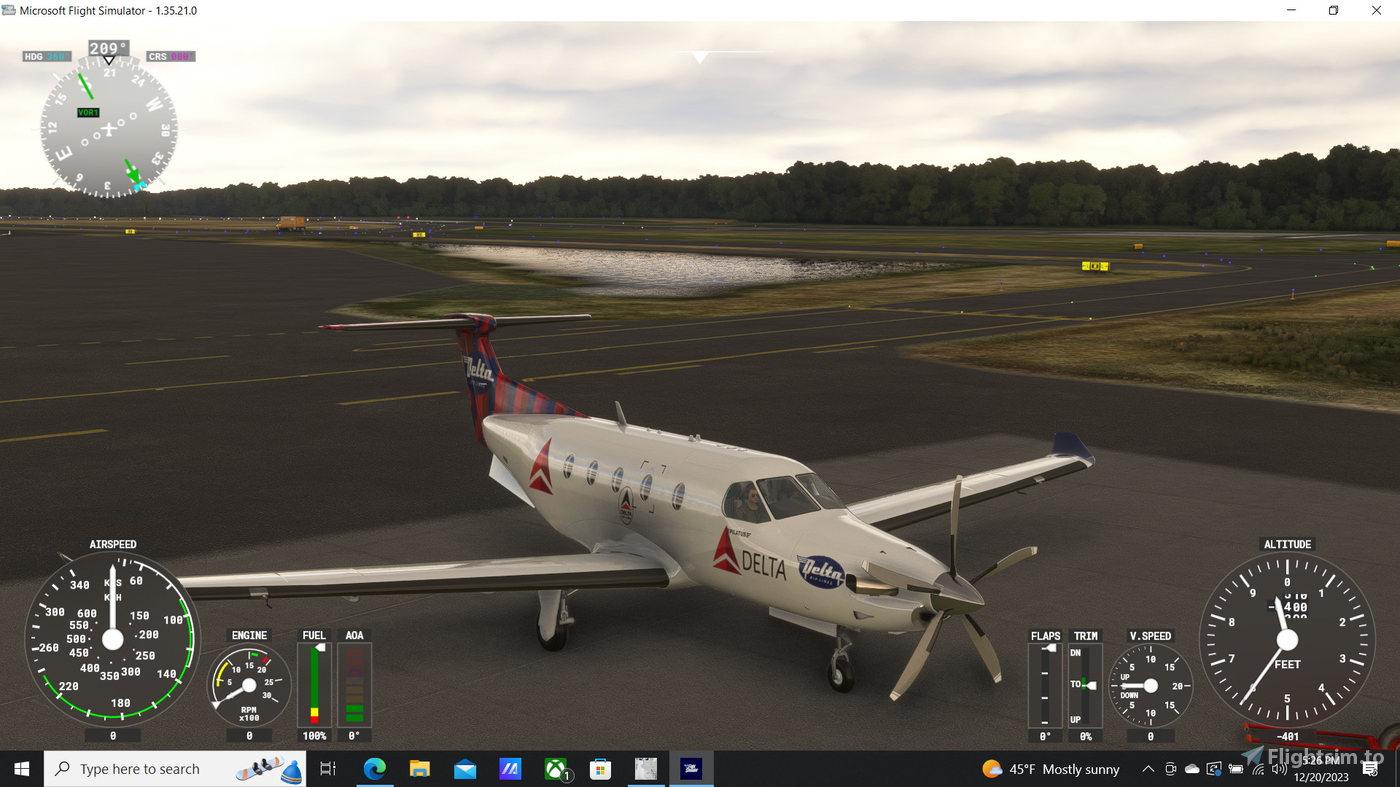
Task: Open the HDG heading selector field
Action: tap(45, 56)
